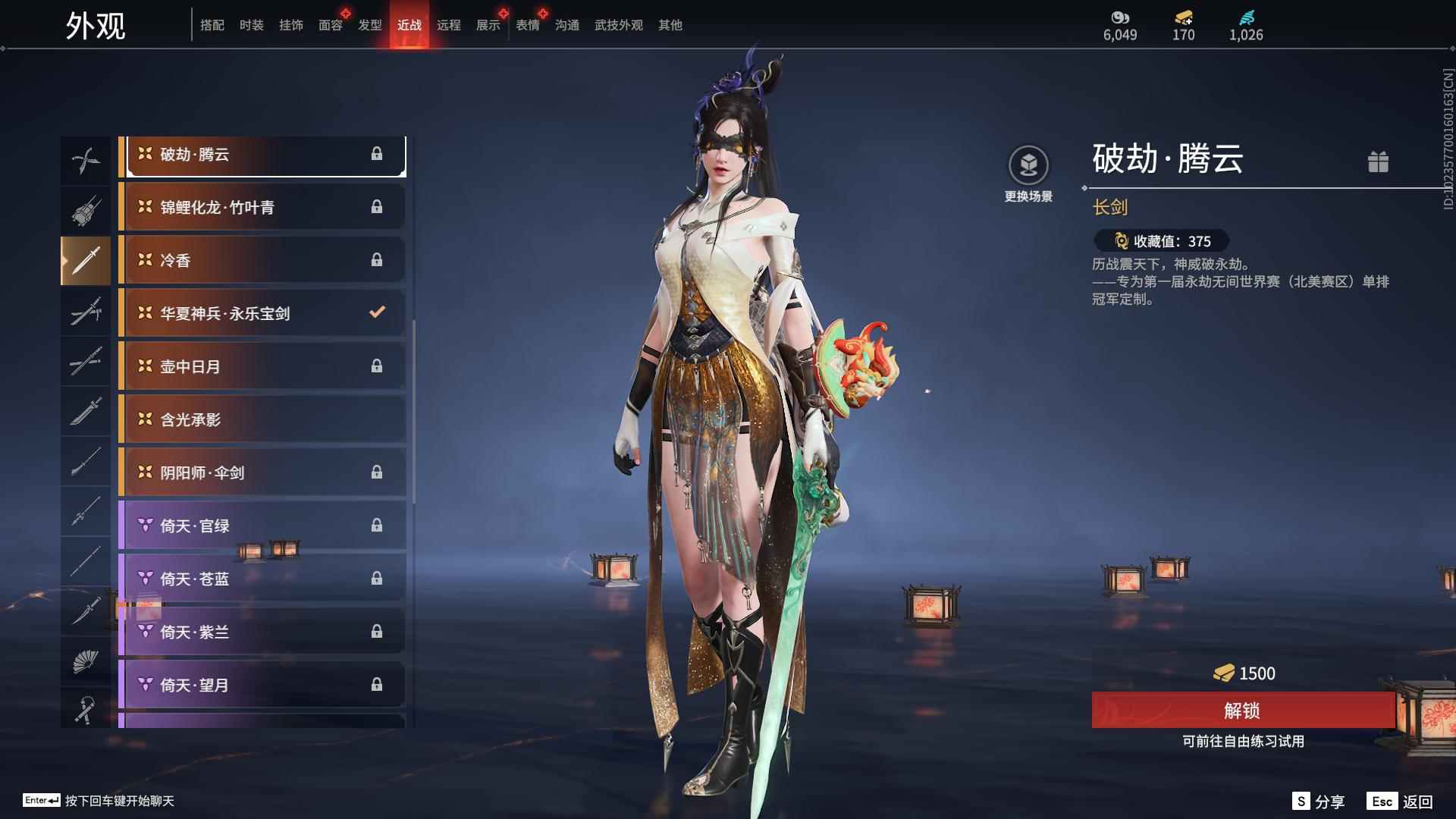Select the dual blades weapon category icon

[x=86, y=159]
